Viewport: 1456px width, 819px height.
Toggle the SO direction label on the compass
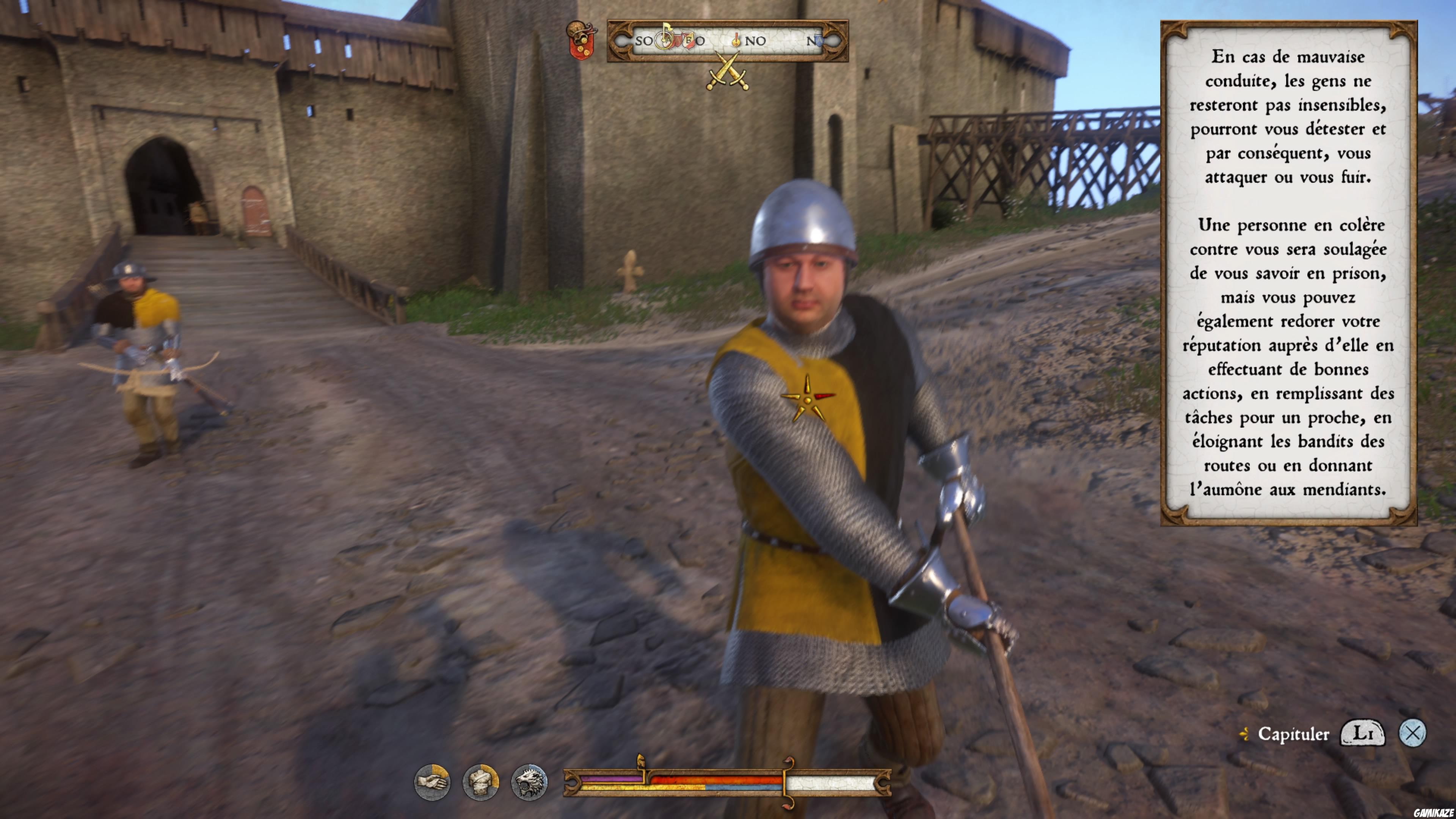644,41
